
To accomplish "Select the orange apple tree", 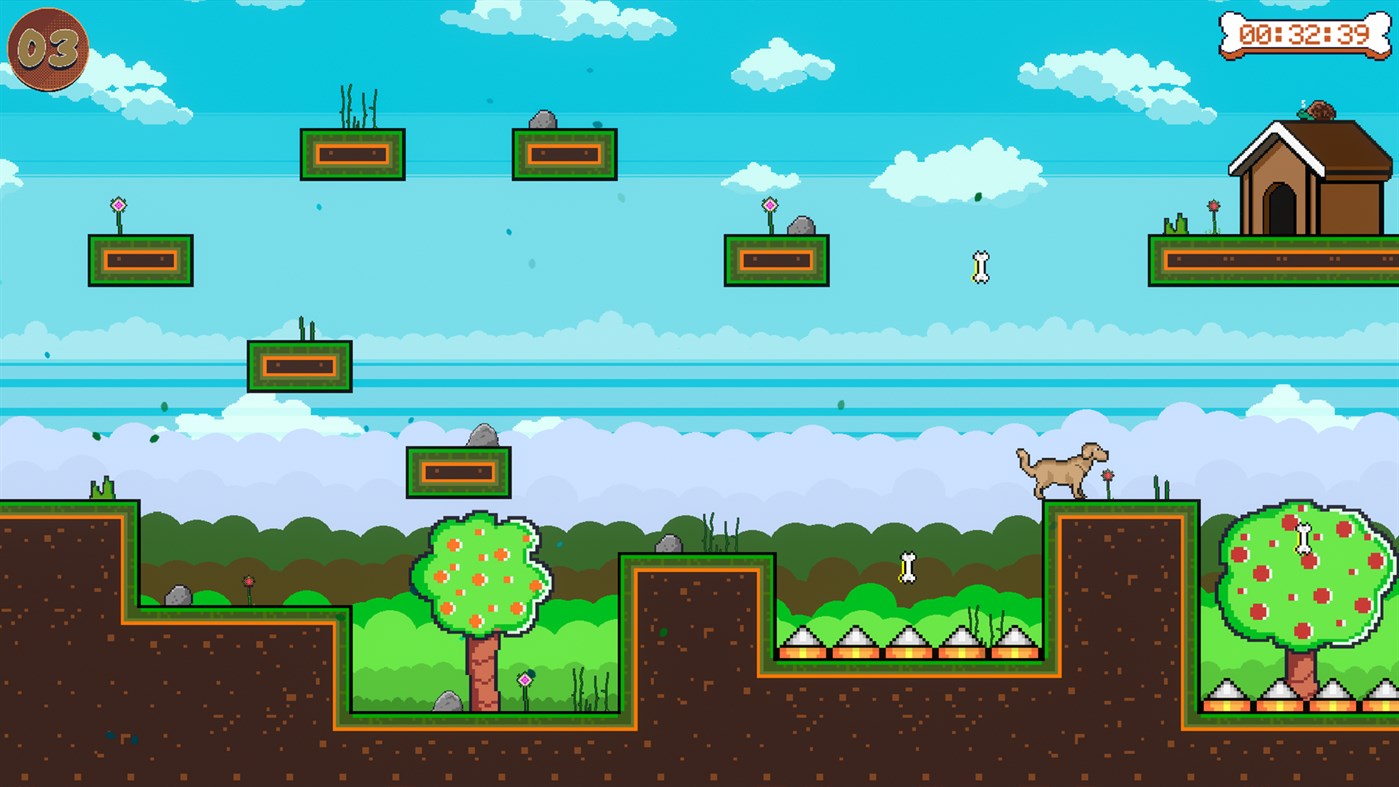I will pos(480,570).
